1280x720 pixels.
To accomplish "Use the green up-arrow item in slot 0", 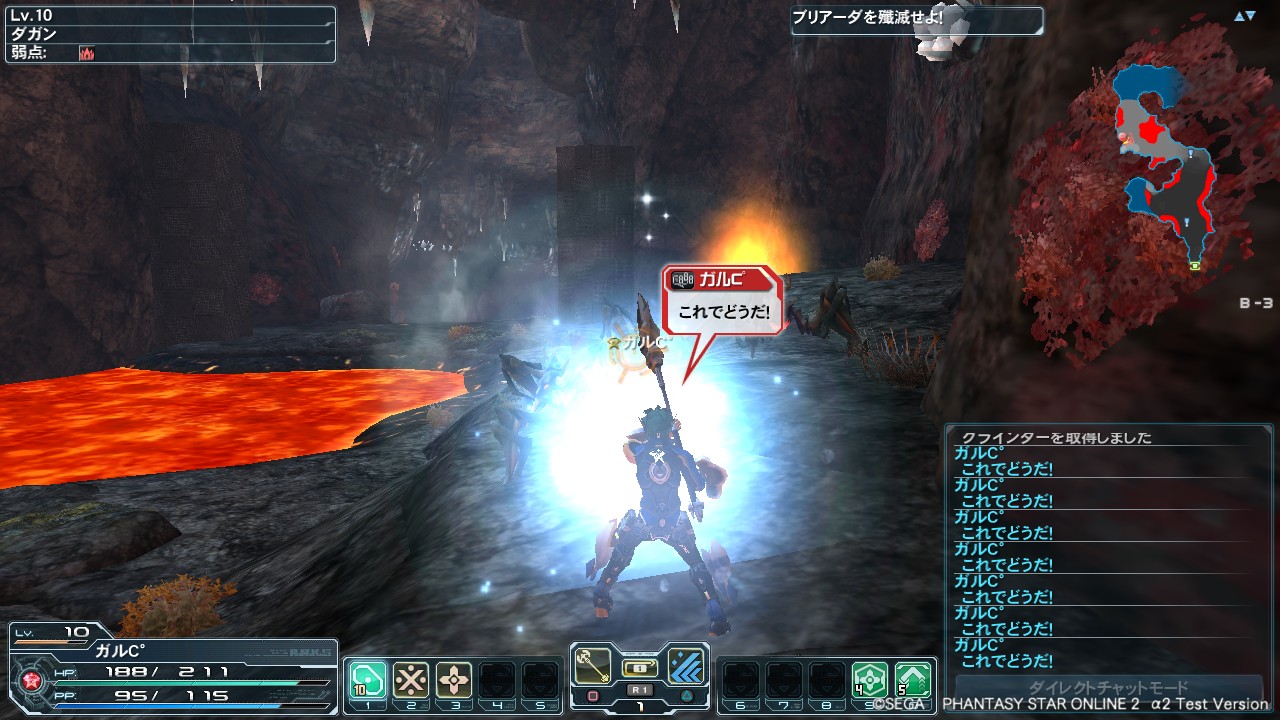I will tap(913, 679).
